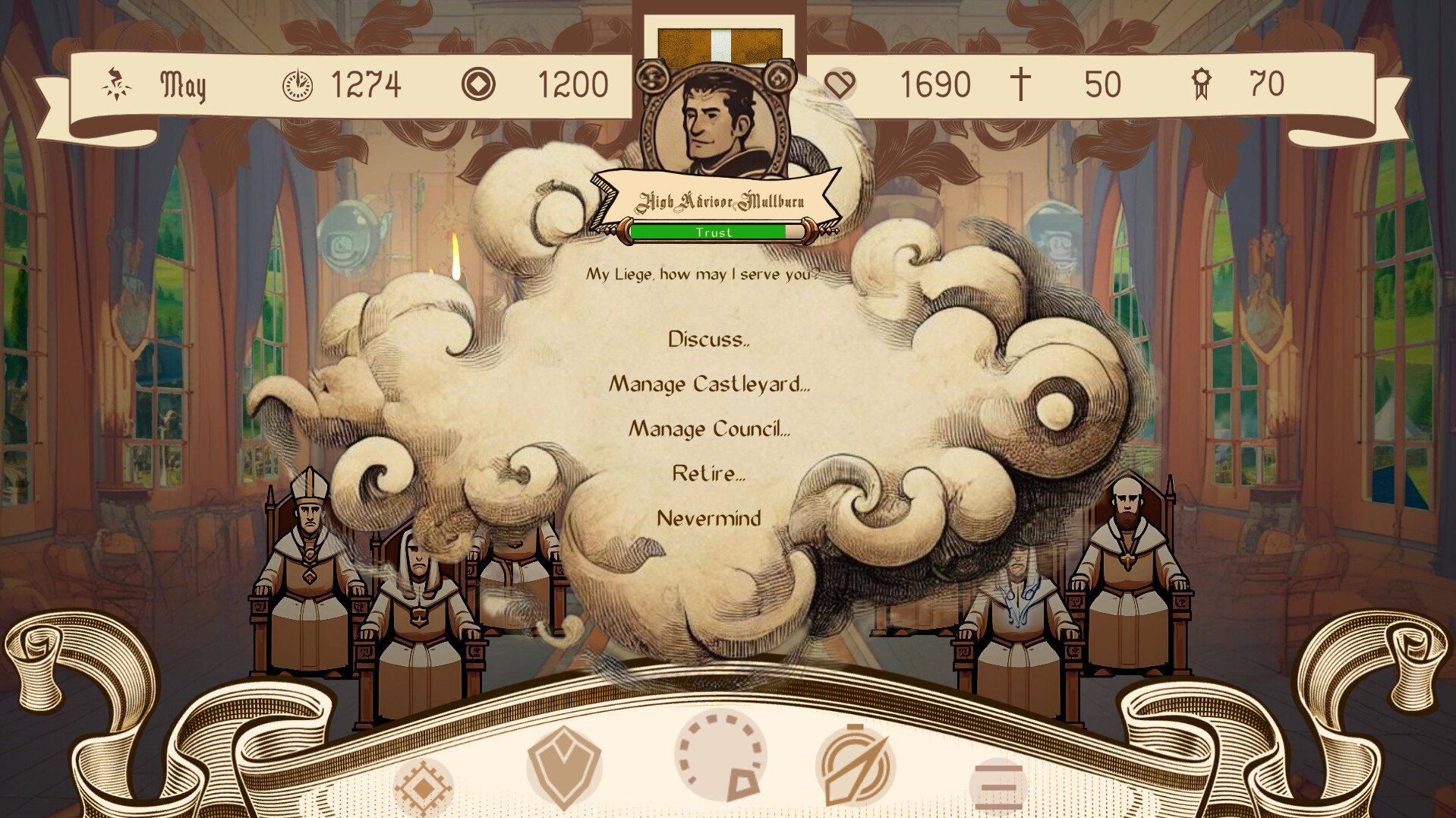The width and height of the screenshot is (1456, 818).
Task: Expand the Discuss dialogue option
Action: (708, 341)
